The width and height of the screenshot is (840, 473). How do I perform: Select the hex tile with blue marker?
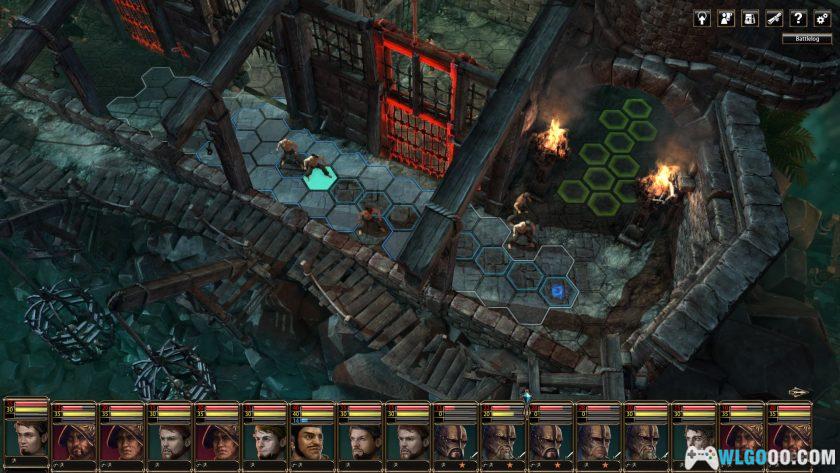coord(557,290)
